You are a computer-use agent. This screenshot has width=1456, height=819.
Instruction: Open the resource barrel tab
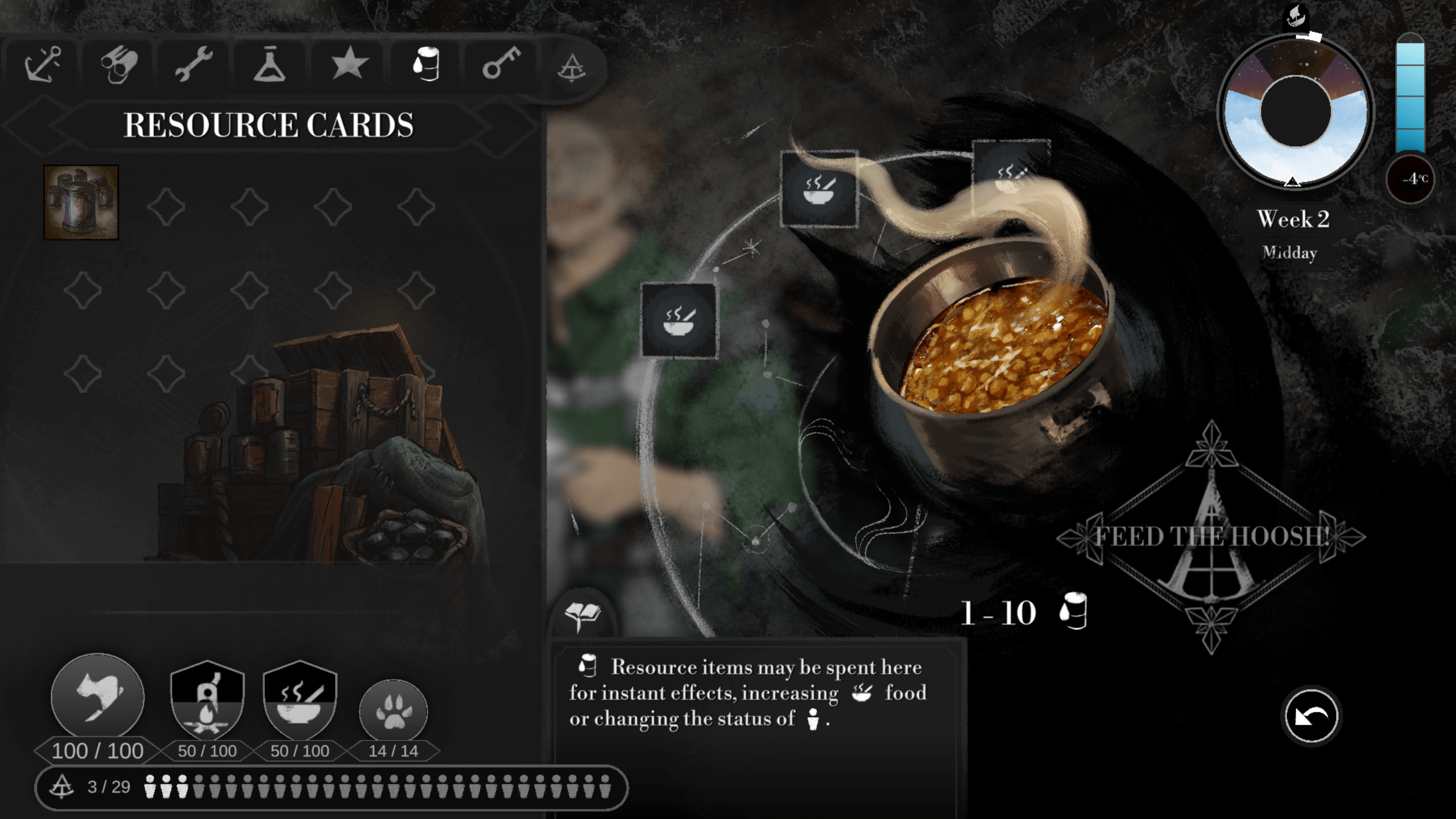point(426,64)
